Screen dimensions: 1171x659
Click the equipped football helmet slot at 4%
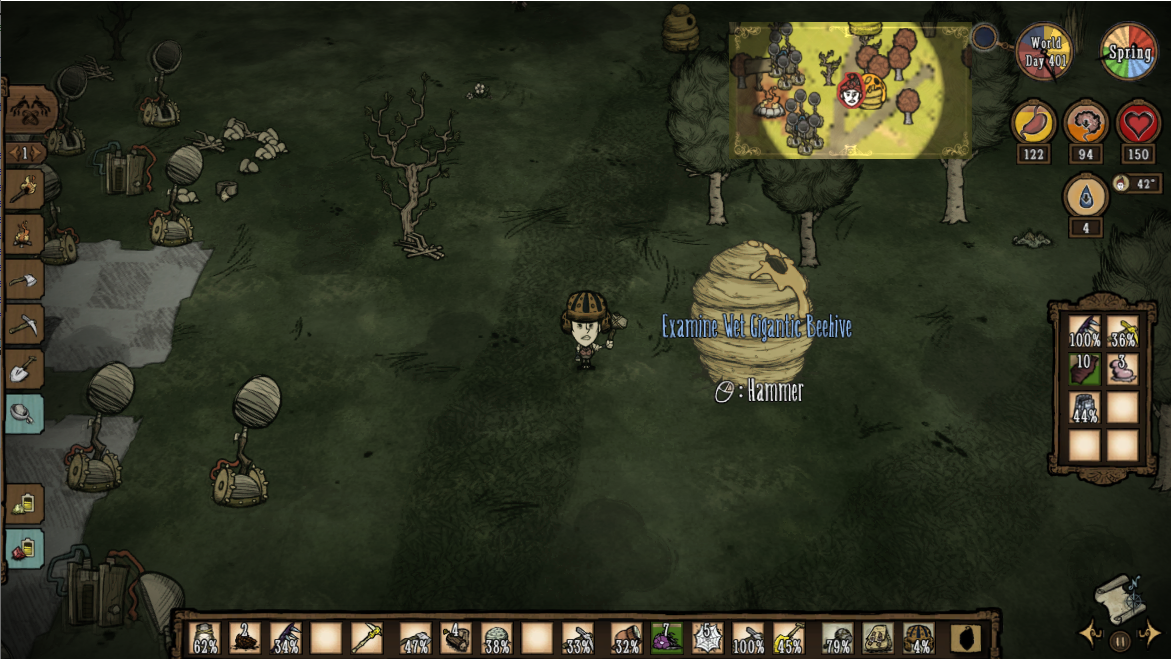pos(918,637)
